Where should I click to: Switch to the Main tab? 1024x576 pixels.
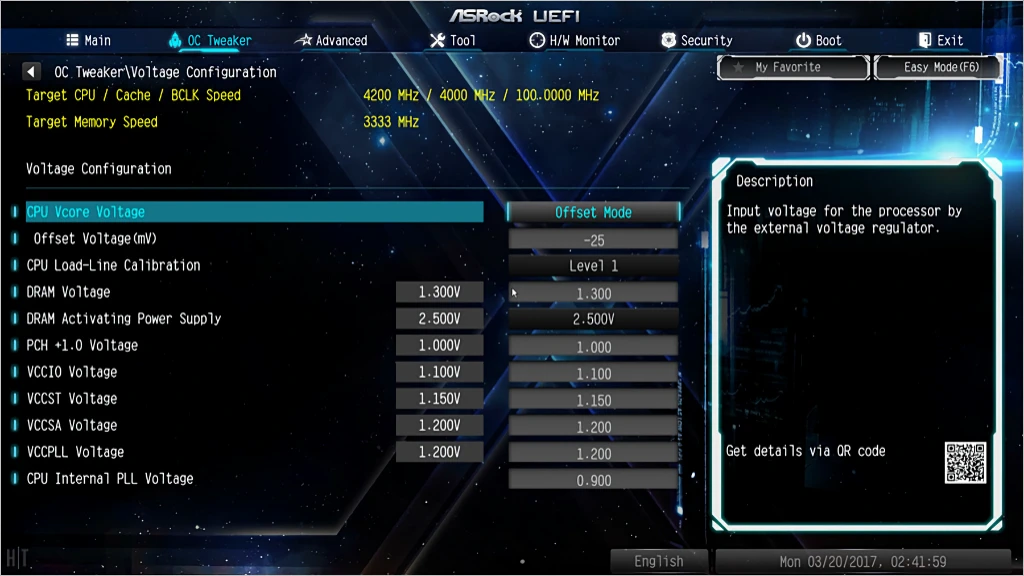pyautogui.click(x=88, y=41)
